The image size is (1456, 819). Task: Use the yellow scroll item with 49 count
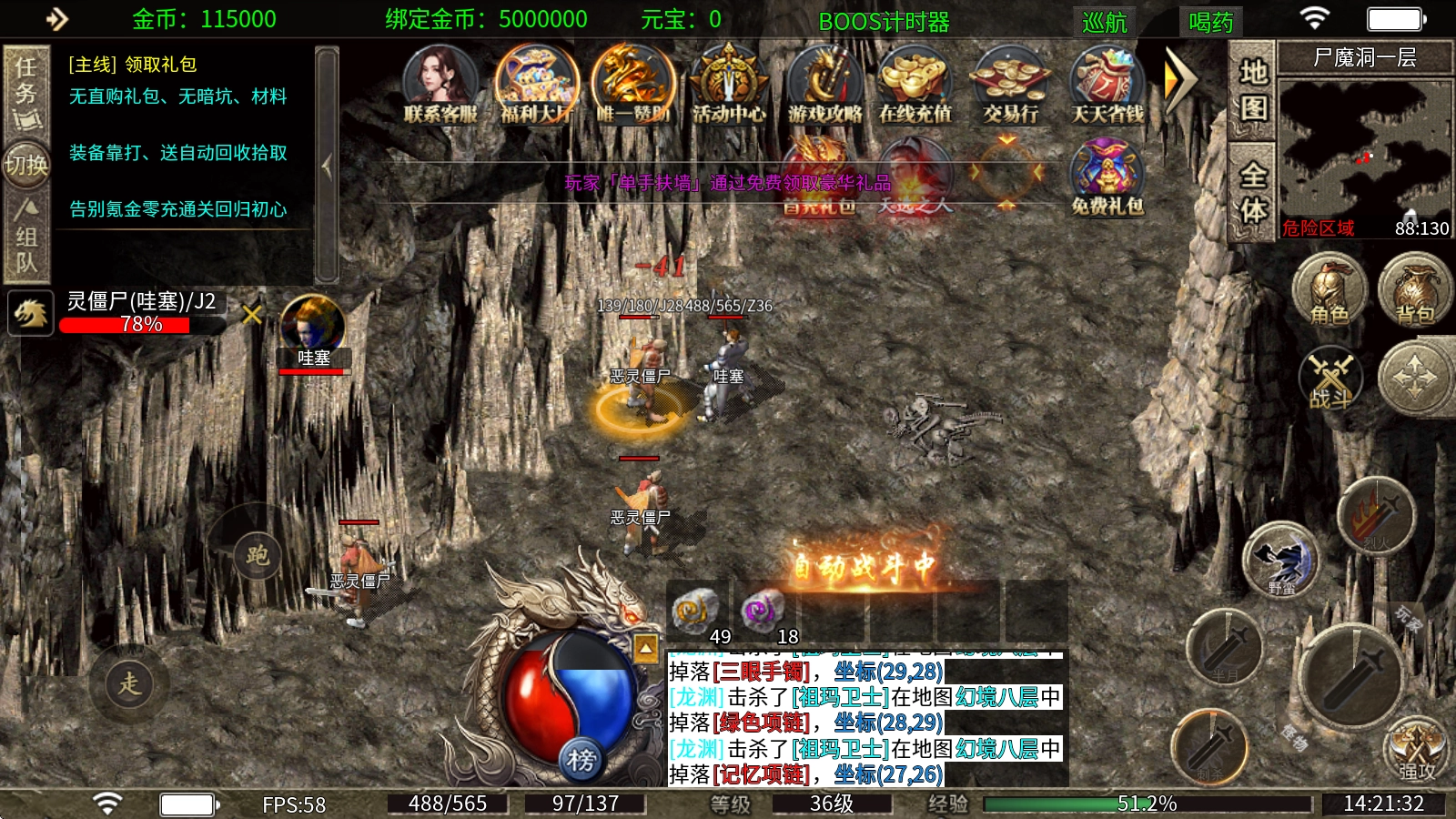[696, 612]
